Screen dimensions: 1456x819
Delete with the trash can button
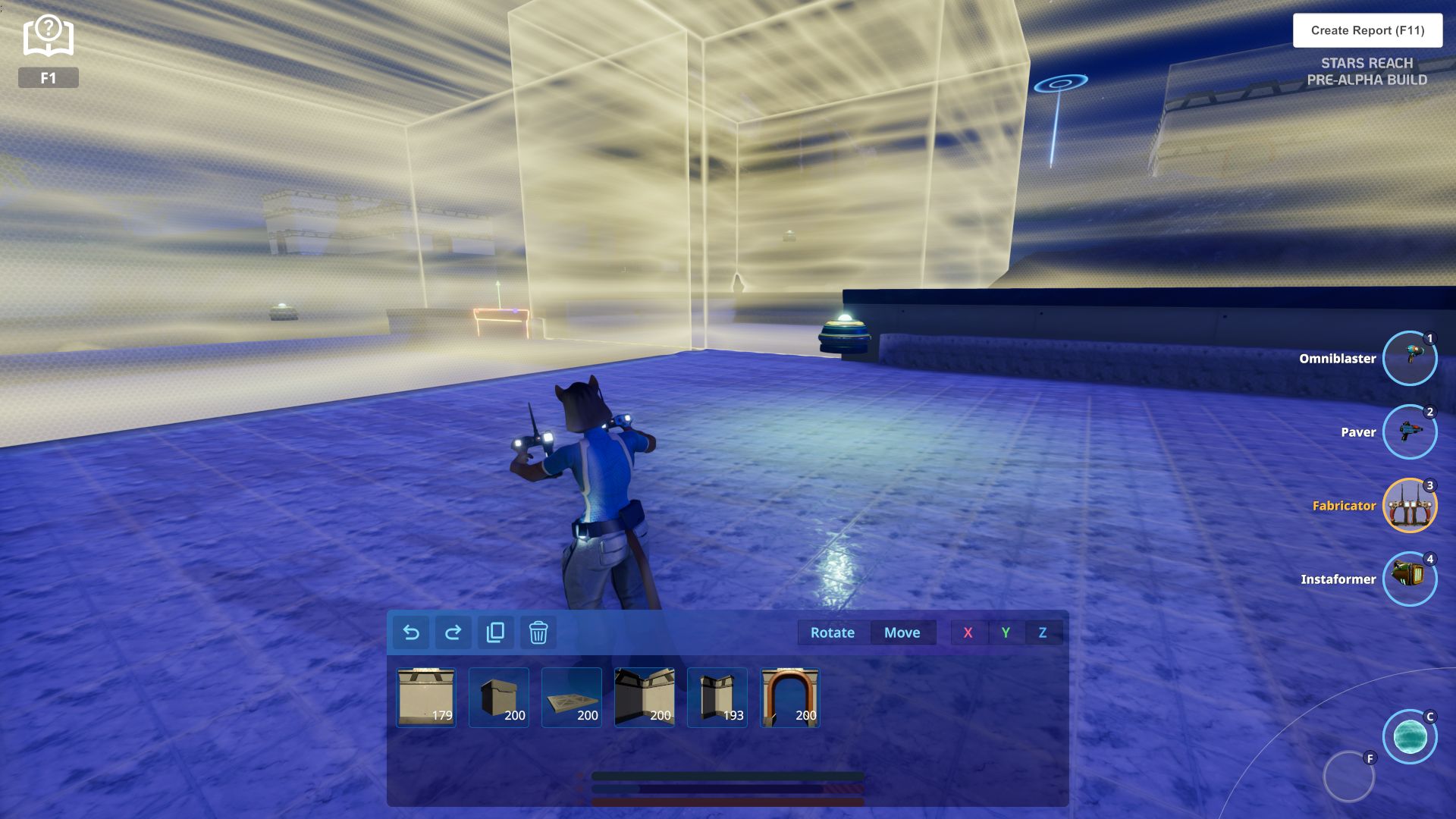pyautogui.click(x=538, y=632)
